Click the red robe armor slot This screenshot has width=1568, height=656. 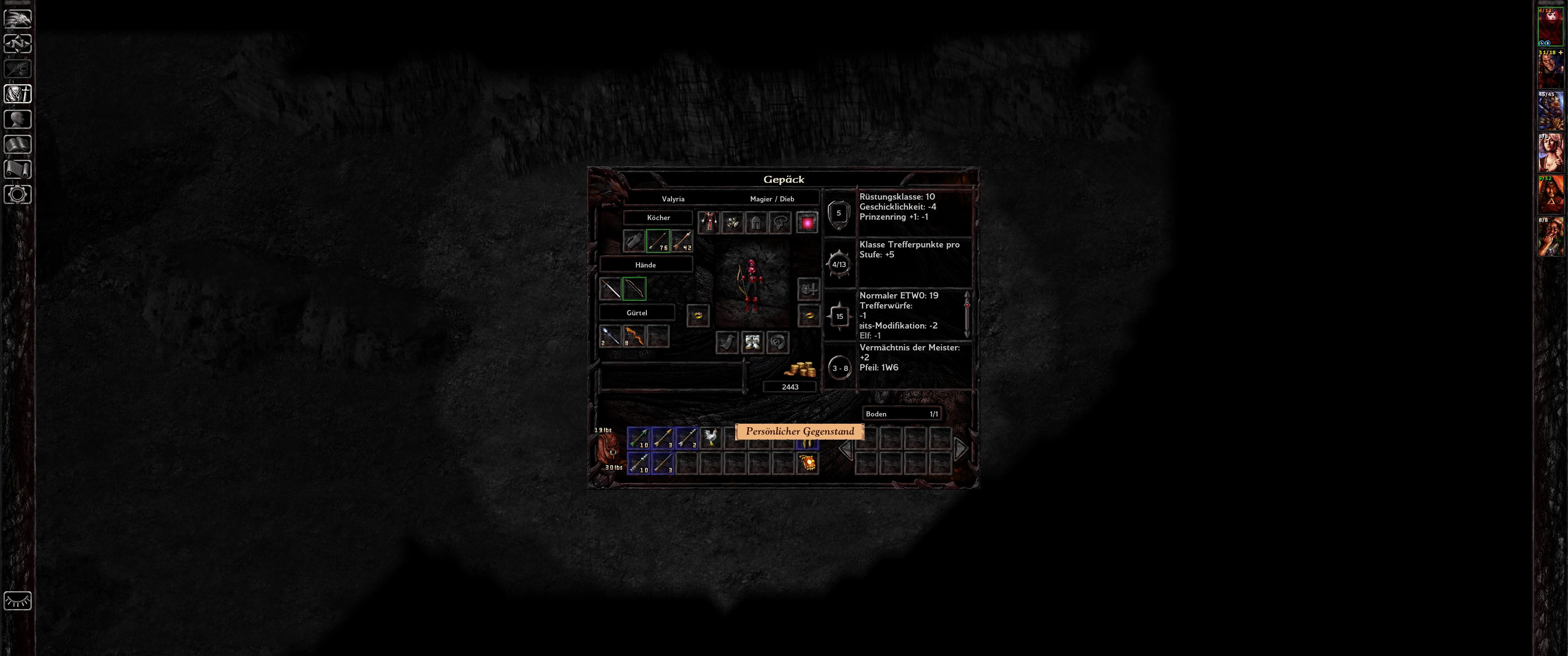[x=708, y=223]
